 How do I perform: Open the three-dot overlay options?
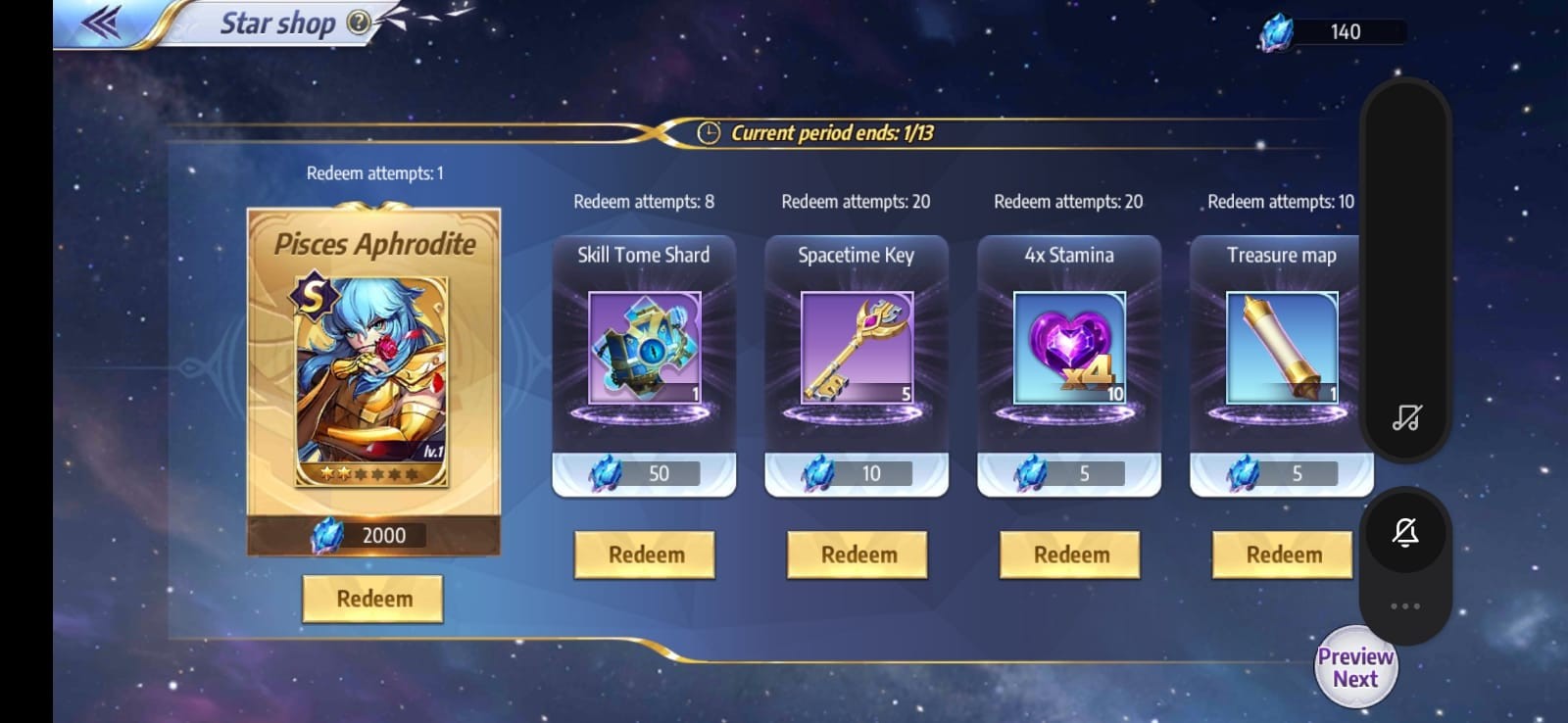(1405, 606)
